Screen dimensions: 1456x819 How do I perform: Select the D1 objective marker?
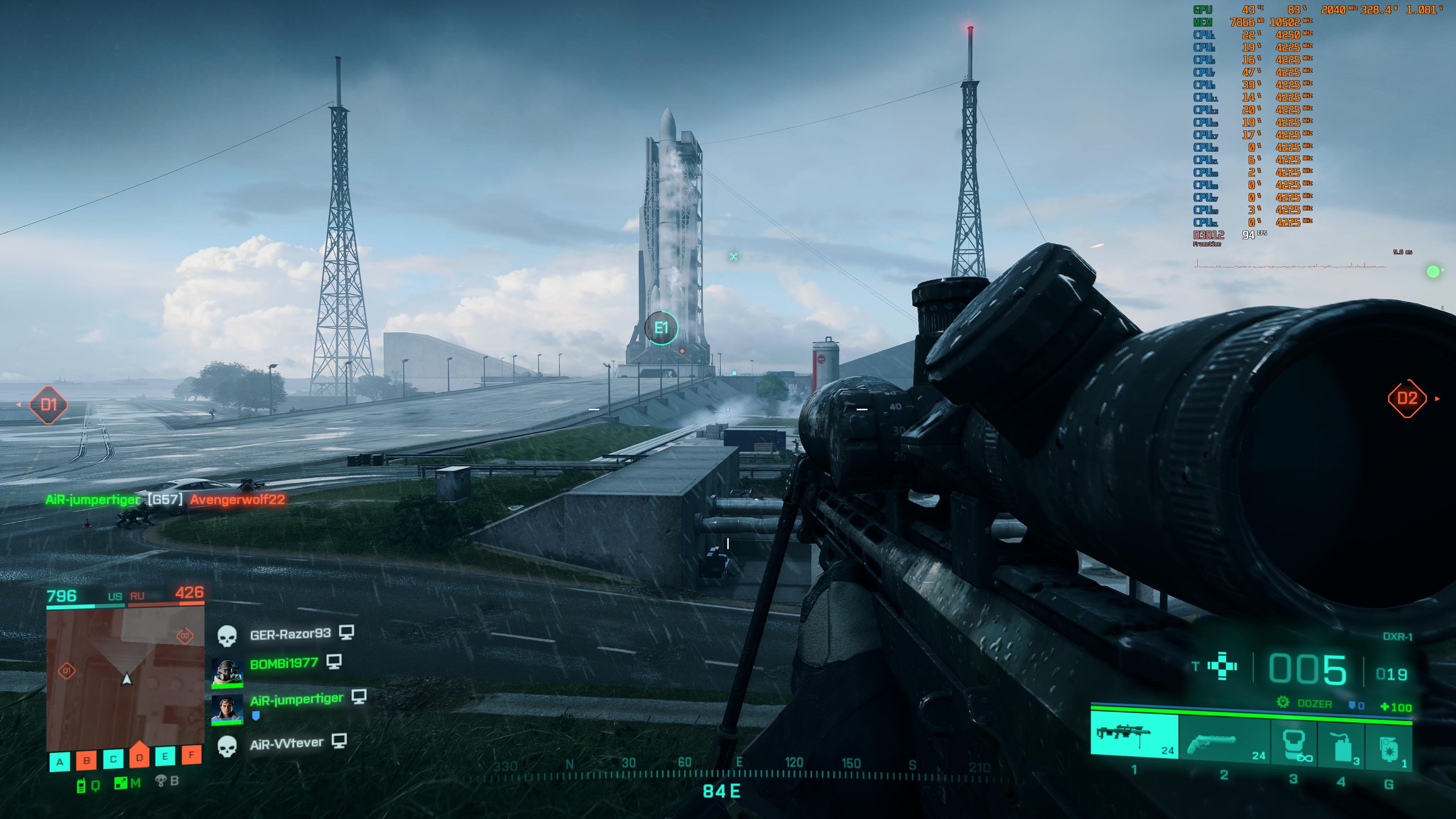[x=49, y=405]
